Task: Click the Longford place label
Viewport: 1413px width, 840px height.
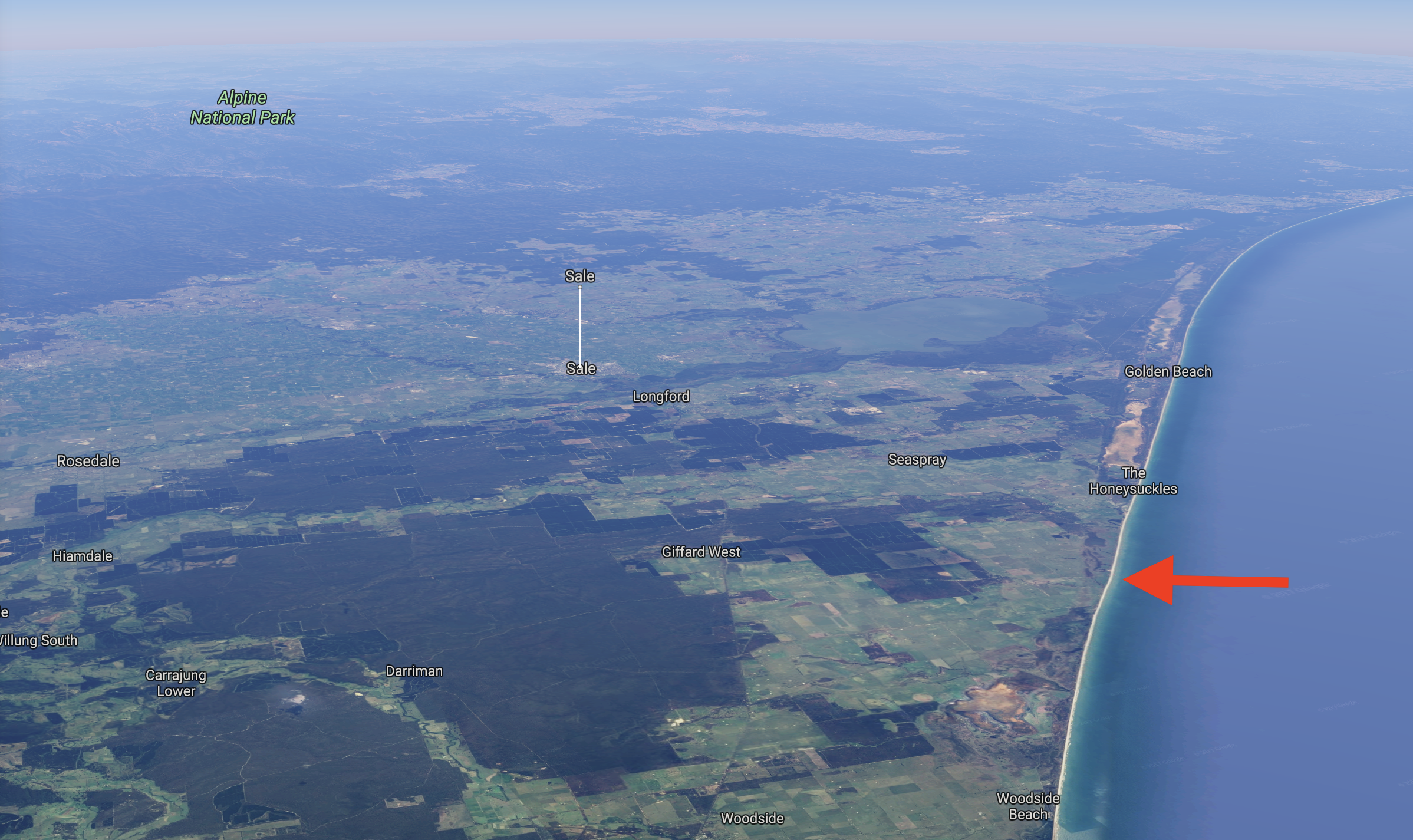Action: click(661, 396)
